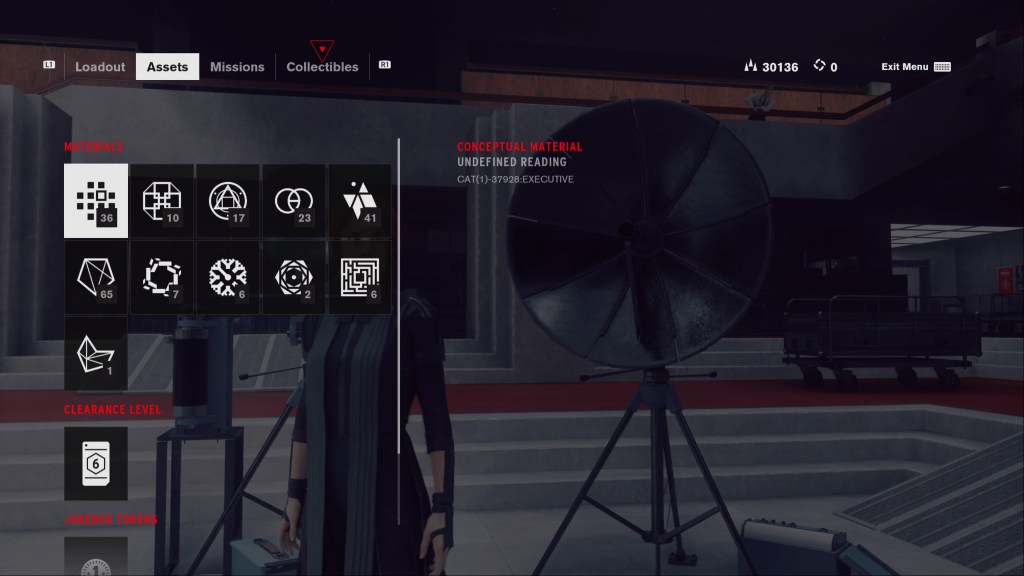Select the material slot showing 17
The image size is (1024, 576).
tap(228, 201)
